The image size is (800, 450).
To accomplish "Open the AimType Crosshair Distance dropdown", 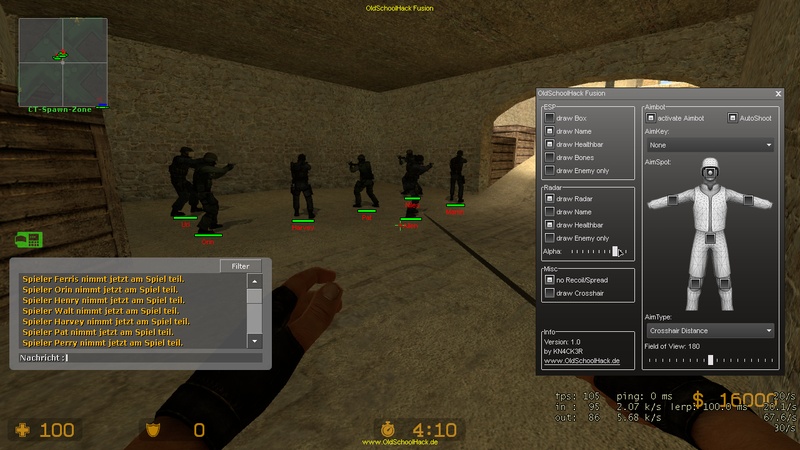I will pyautogui.click(x=709, y=329).
